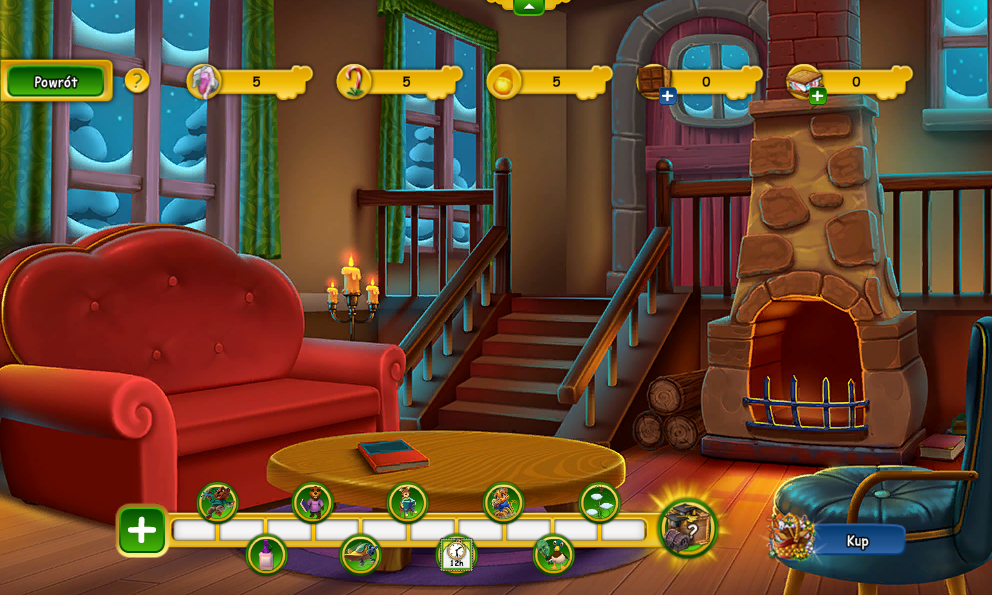Click the gold coin resource icon
This screenshot has width=992, height=595.
[504, 81]
